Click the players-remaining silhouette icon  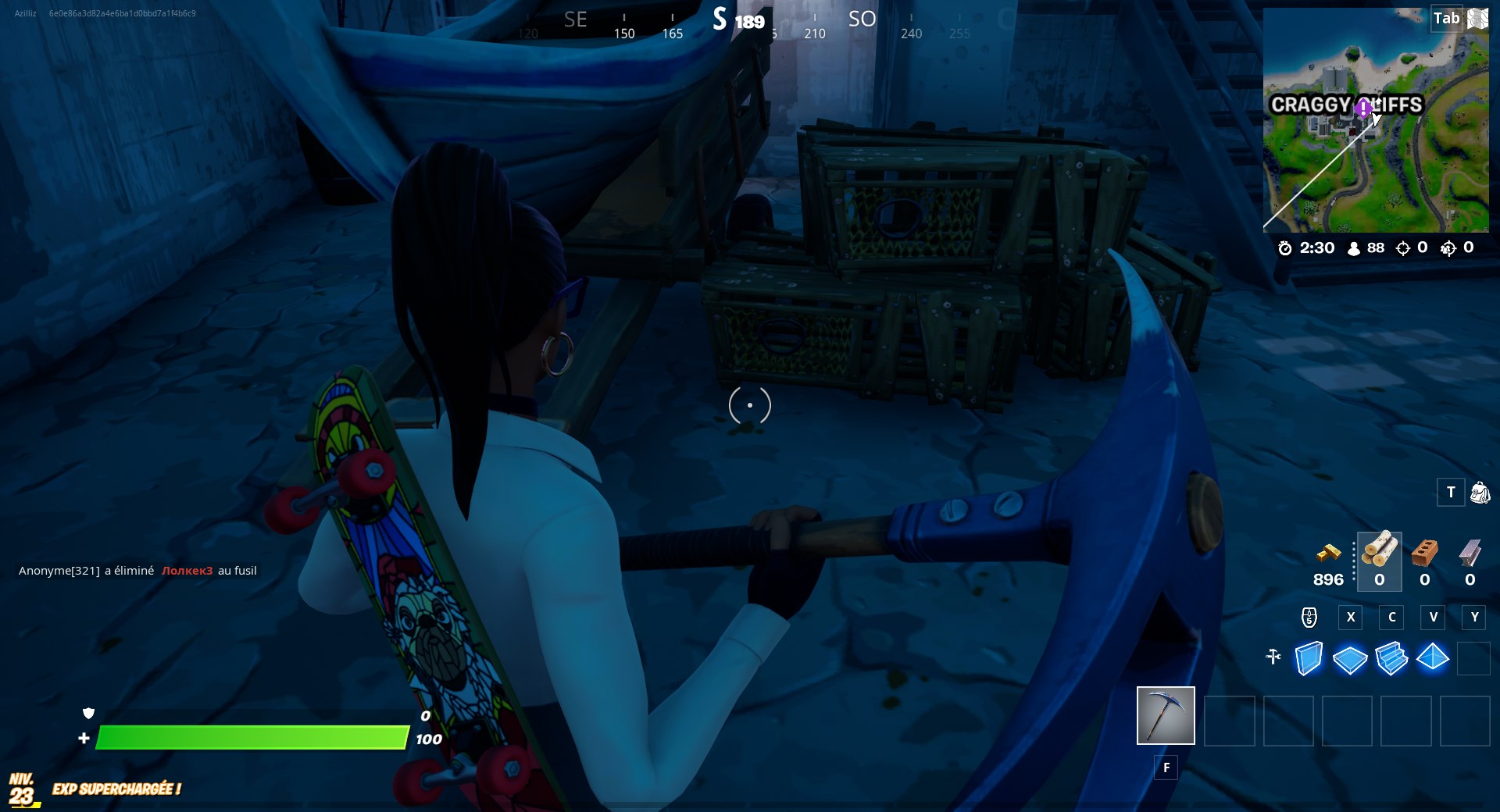pyautogui.click(x=1354, y=248)
